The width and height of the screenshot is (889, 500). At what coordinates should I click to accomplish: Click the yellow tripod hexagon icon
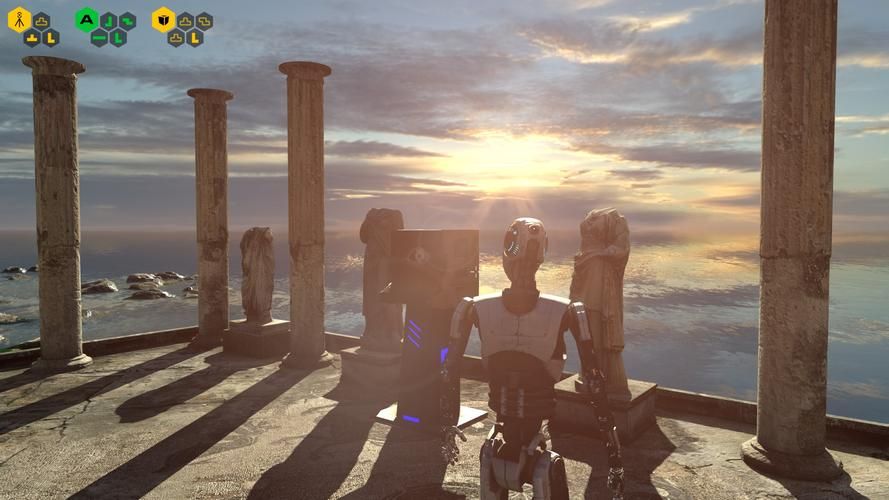(19, 19)
